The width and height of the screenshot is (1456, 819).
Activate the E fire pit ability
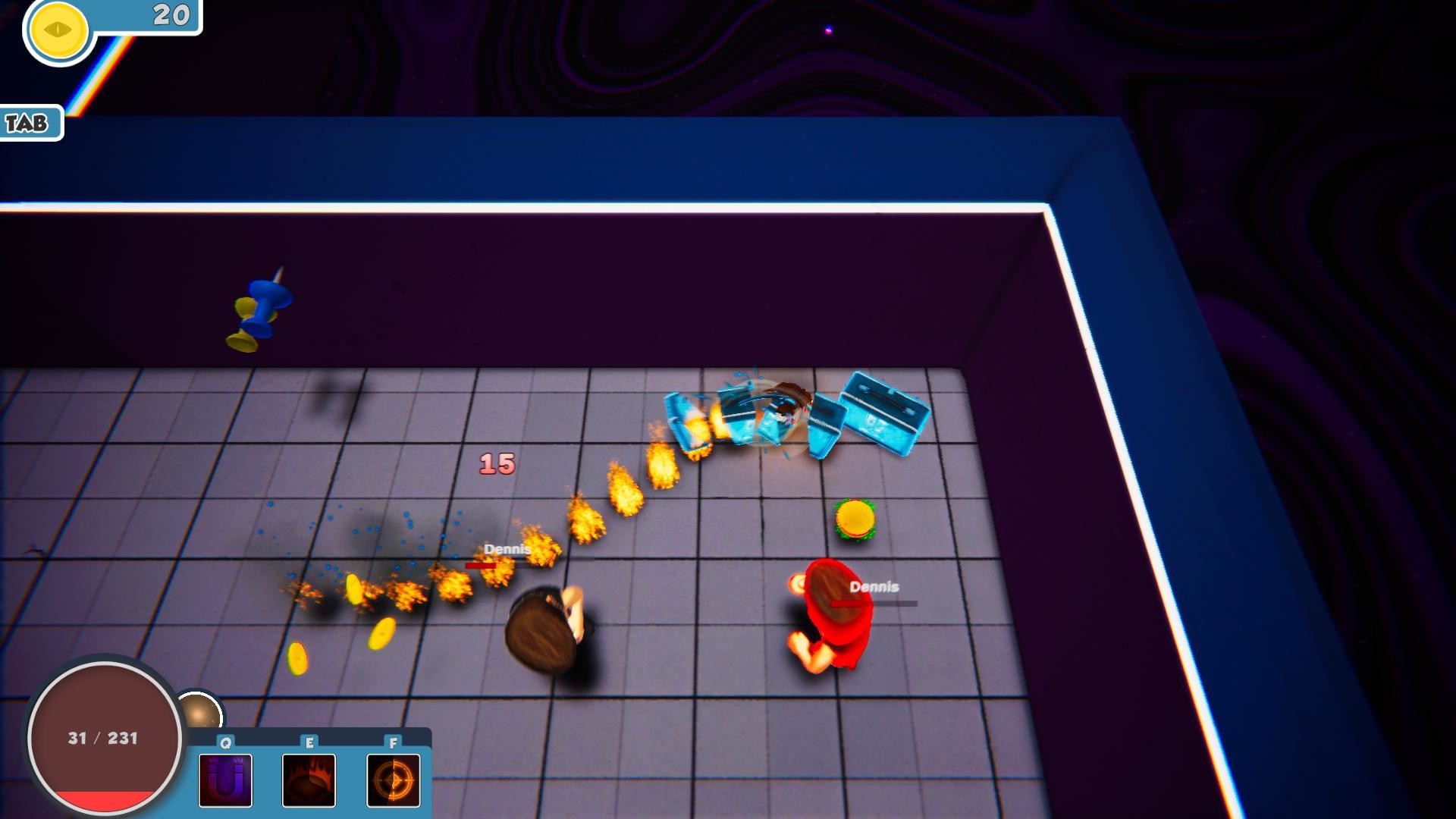(x=309, y=781)
